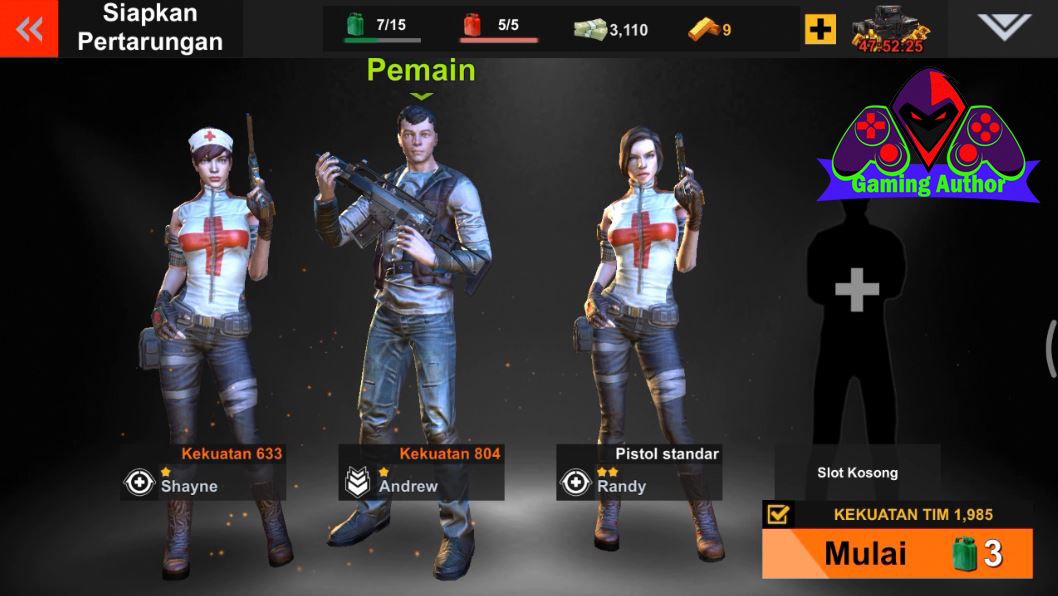Expand the top-right dropdown arrow
1058x596 pixels.
tap(1003, 28)
